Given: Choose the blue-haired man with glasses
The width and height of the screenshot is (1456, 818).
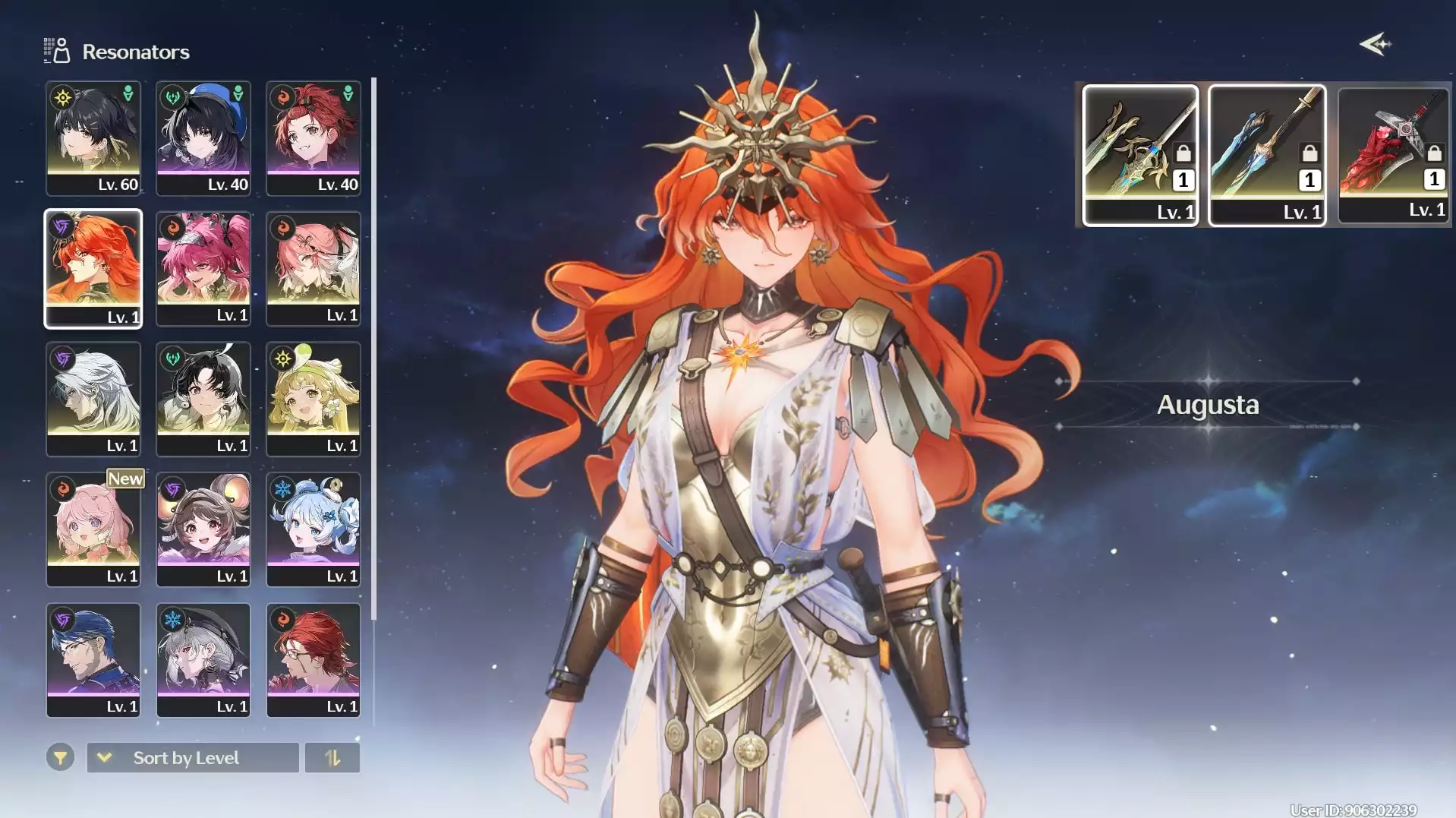Looking at the screenshot, I should coord(93,661).
